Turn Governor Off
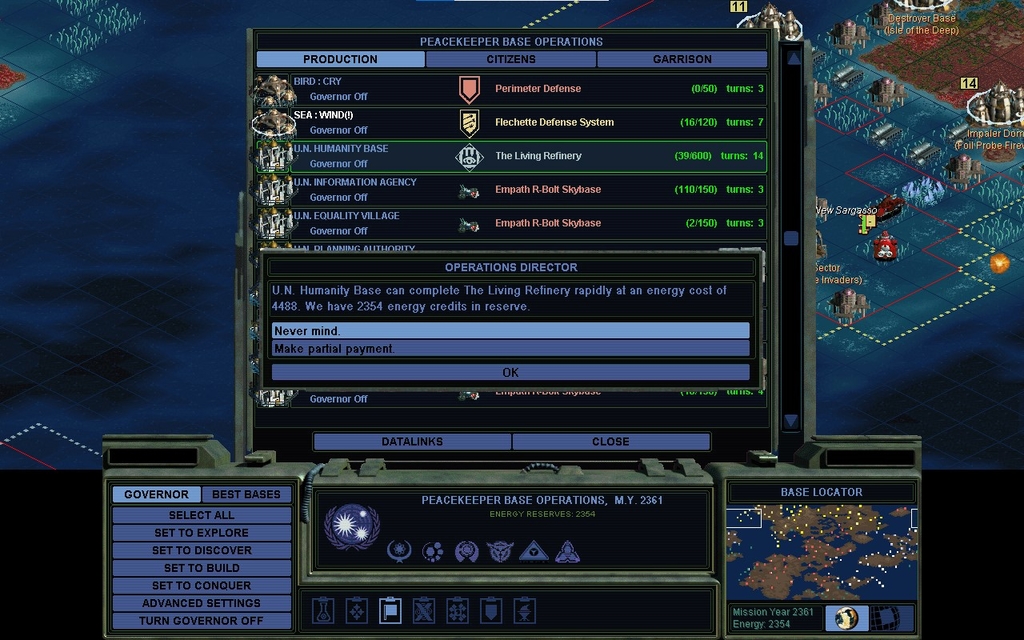1024x640 pixels. click(201, 621)
